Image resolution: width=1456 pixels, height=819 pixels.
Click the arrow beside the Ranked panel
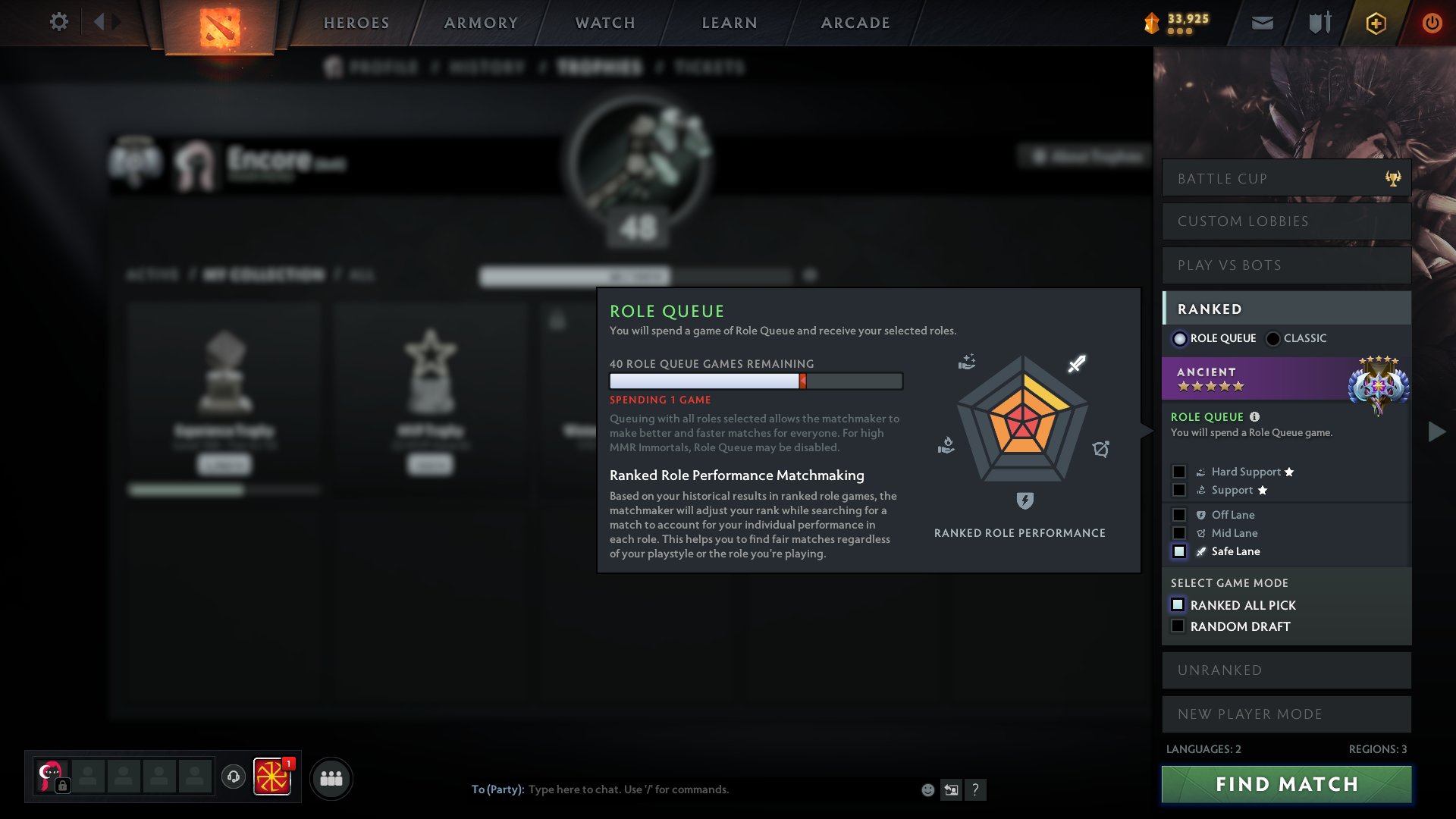(1436, 431)
